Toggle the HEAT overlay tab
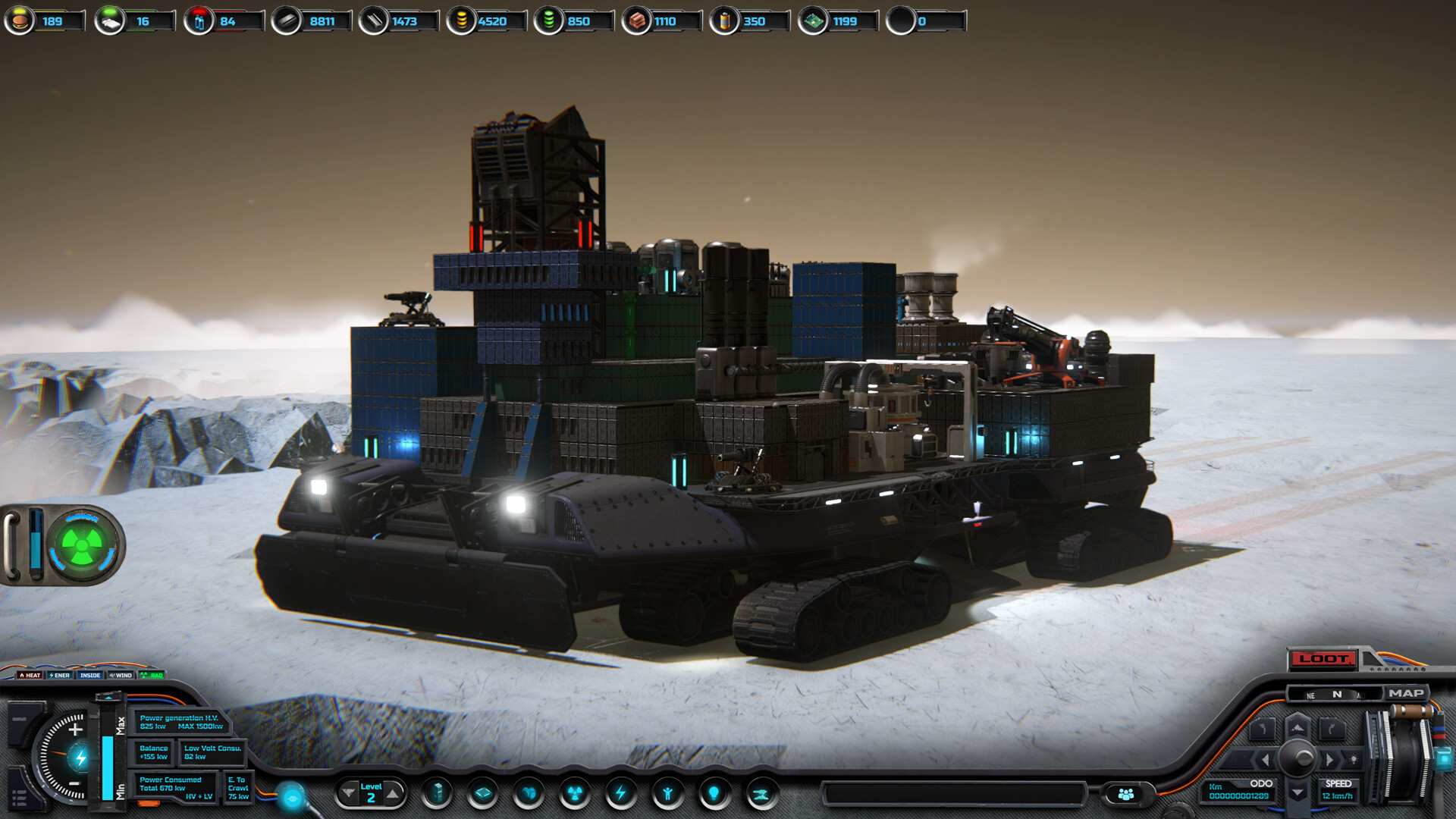The image size is (1456, 819). (30, 675)
